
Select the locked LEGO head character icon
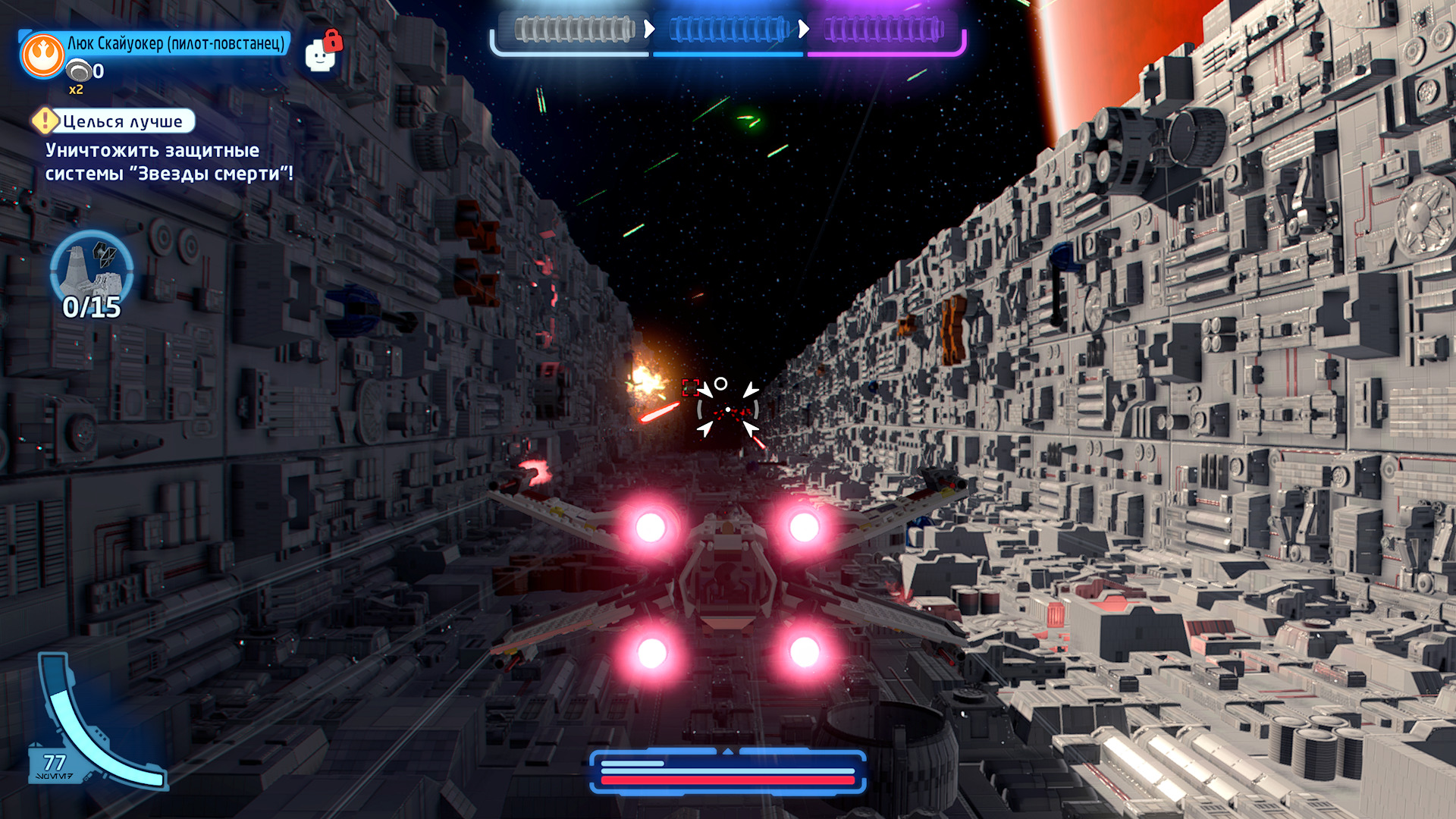click(x=322, y=54)
